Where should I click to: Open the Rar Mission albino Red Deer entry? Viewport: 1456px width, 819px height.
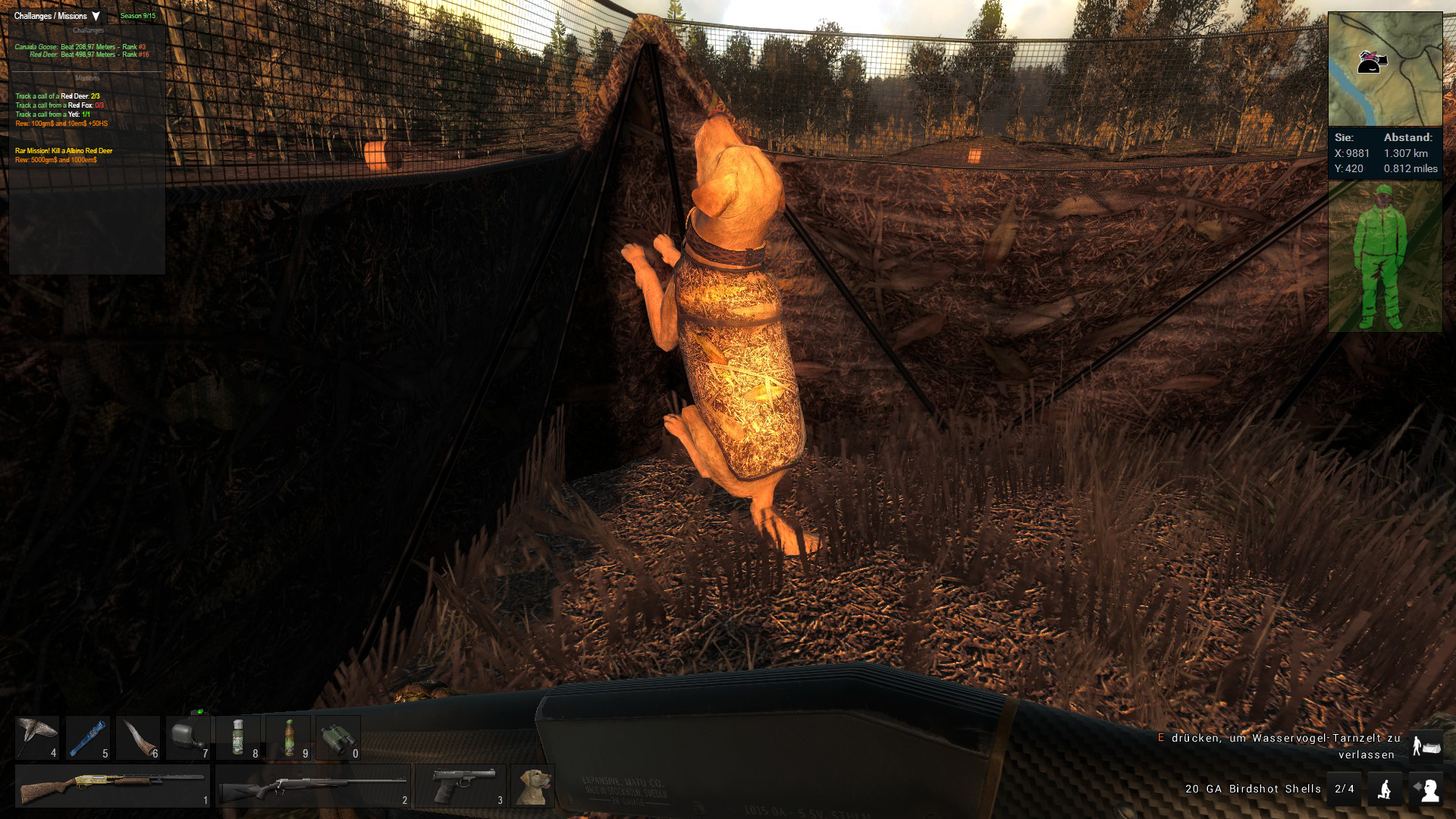pyautogui.click(x=64, y=151)
